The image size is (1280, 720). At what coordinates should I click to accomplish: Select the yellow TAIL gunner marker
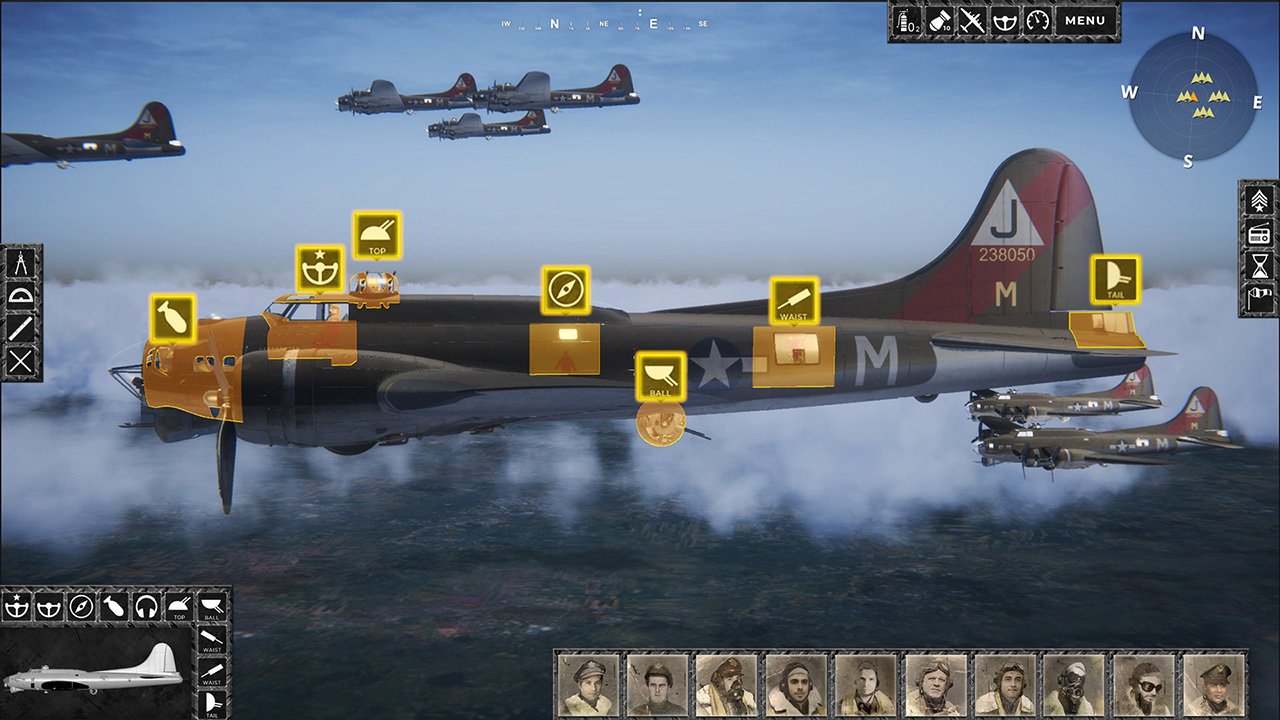tap(1116, 279)
